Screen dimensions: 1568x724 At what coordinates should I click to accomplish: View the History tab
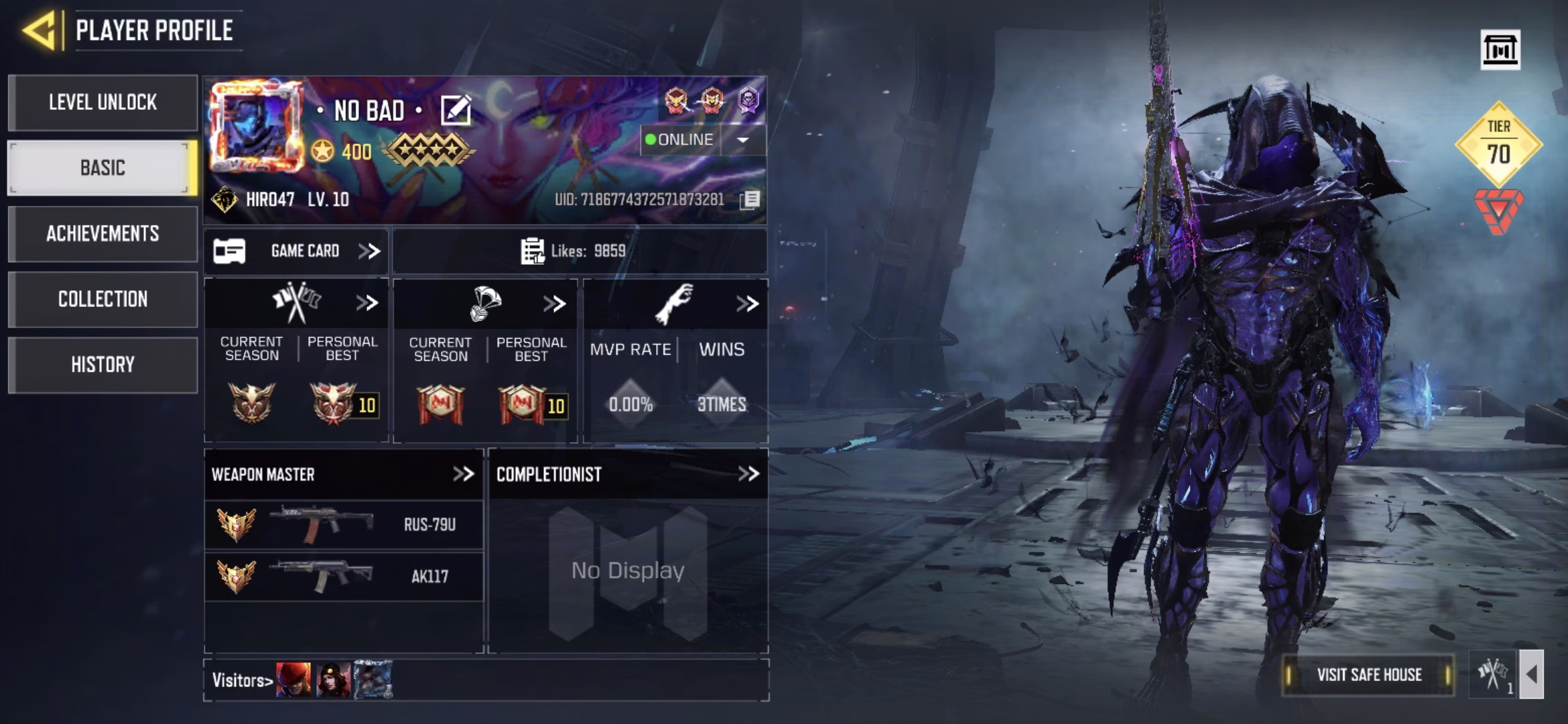[x=103, y=365]
